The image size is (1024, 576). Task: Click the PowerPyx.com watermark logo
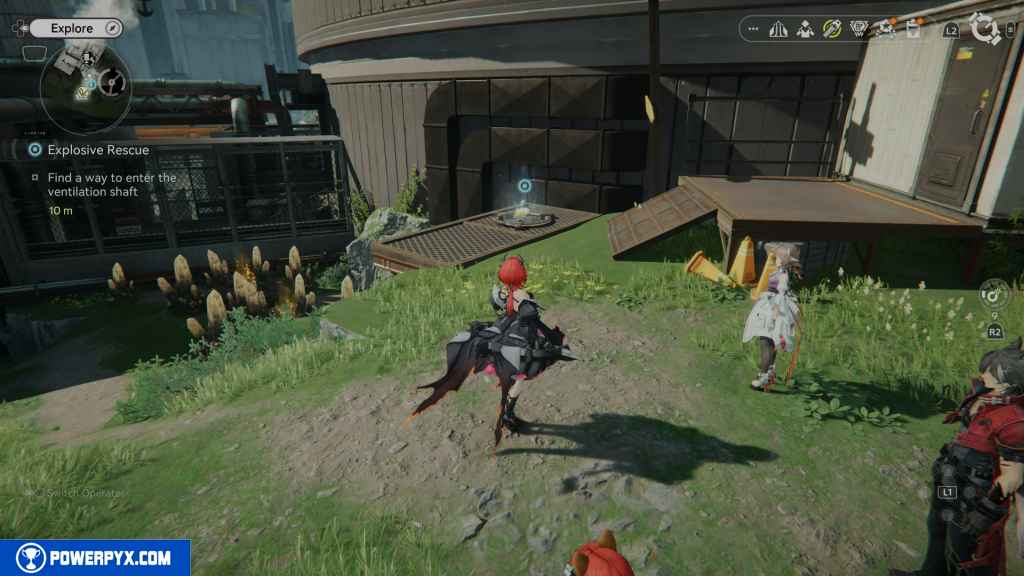point(95,558)
